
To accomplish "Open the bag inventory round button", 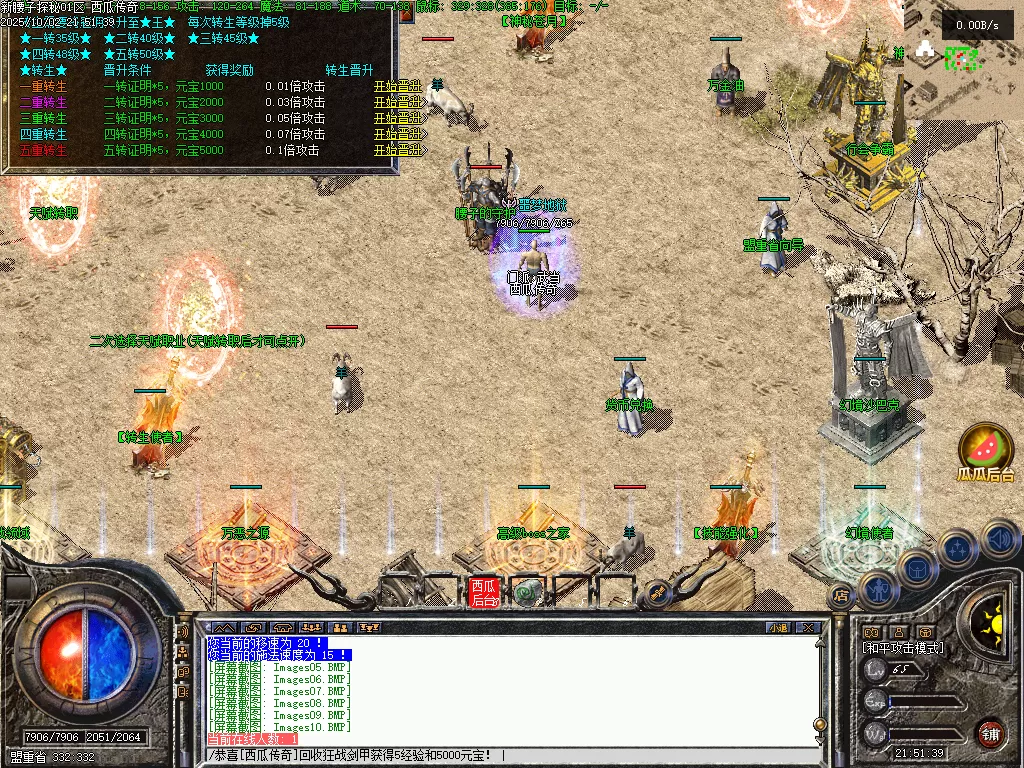I will pos(917,568).
